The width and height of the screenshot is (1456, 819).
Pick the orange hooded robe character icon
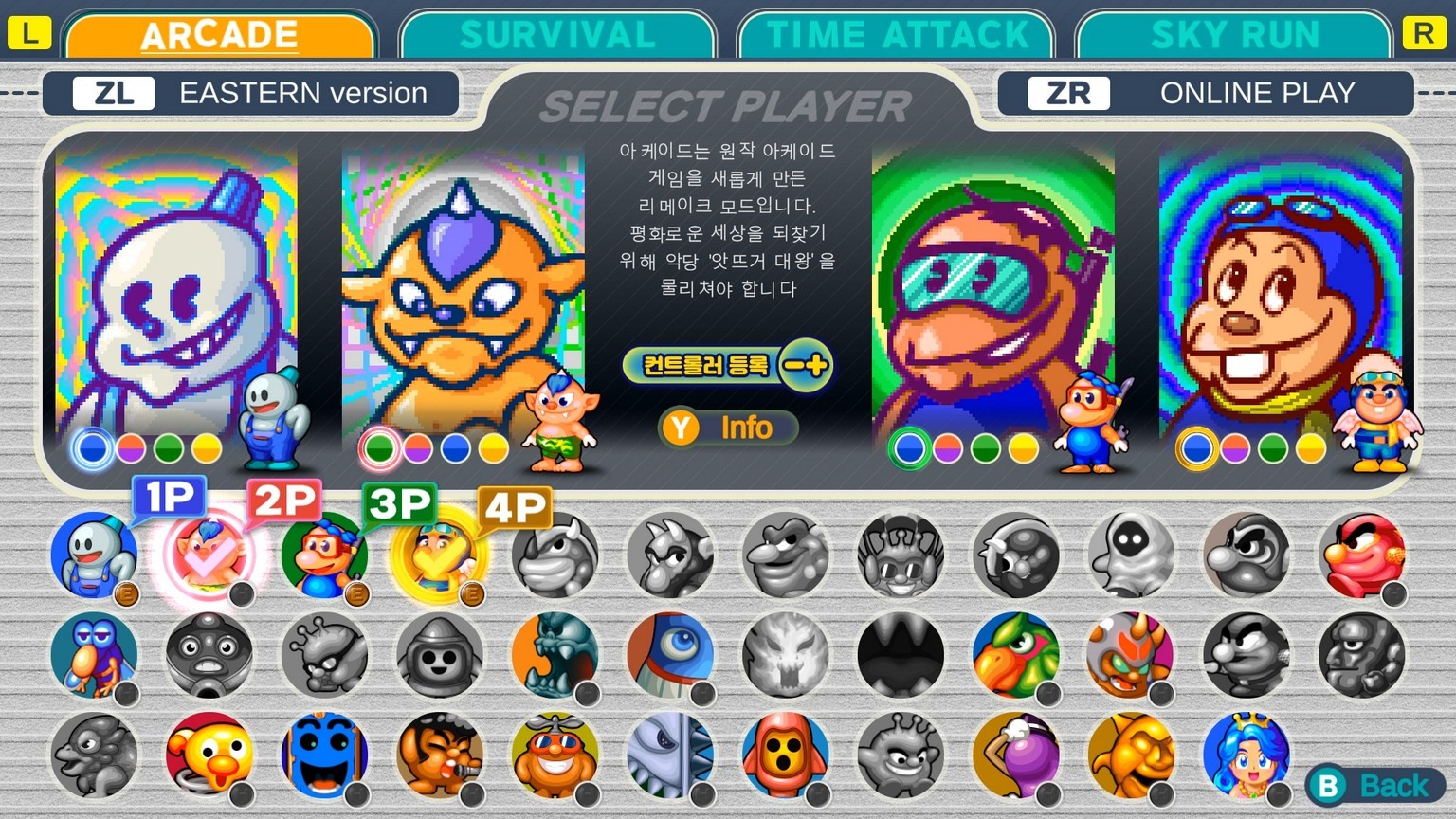tap(785, 754)
